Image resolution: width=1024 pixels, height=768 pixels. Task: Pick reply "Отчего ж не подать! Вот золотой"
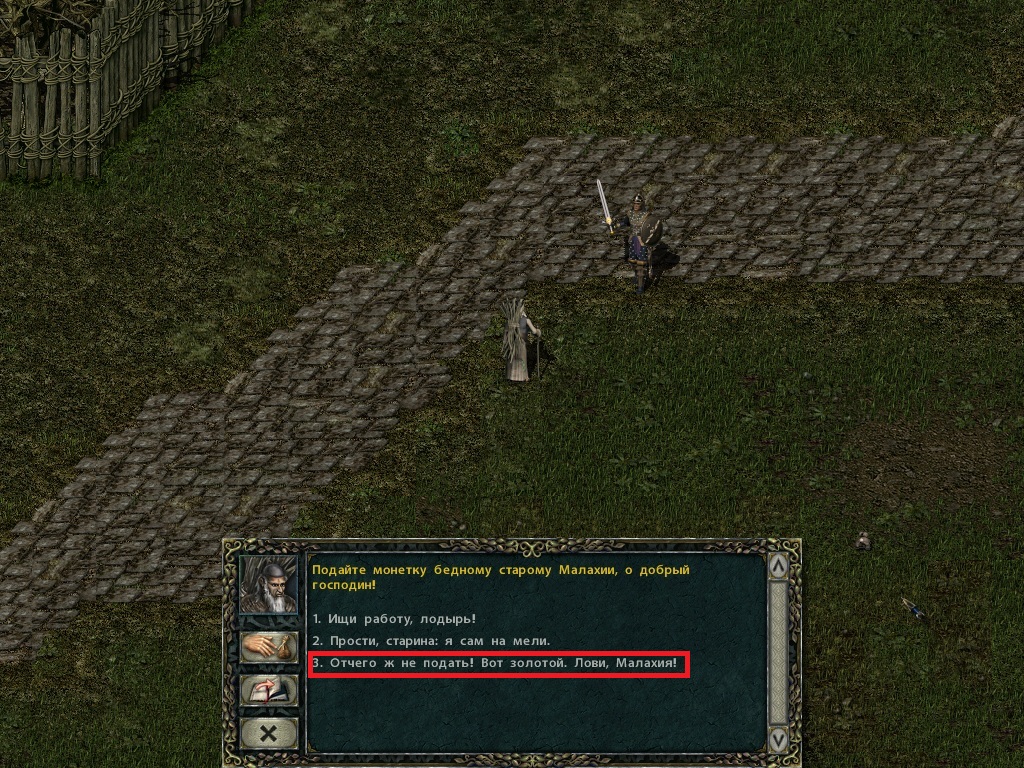click(x=498, y=663)
